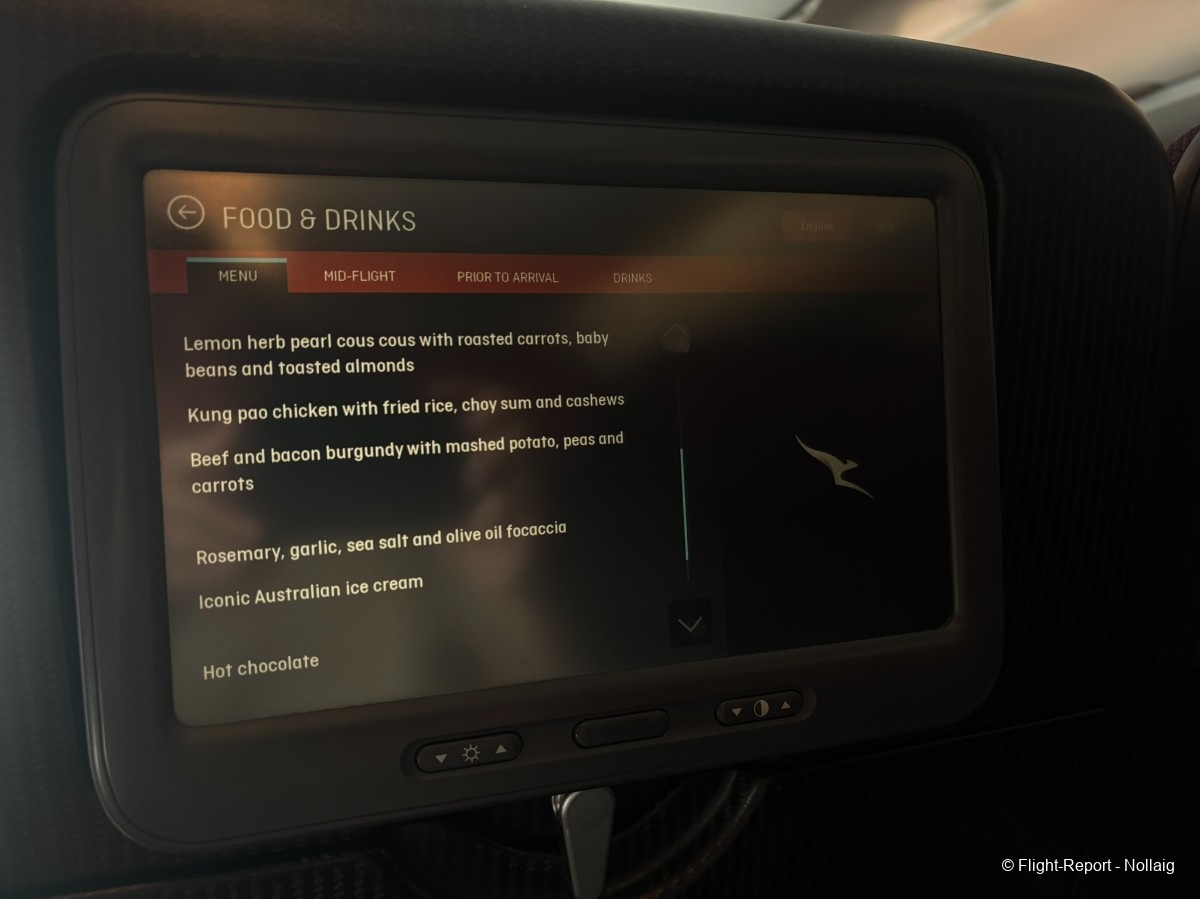Select the MENU tab
The height and width of the screenshot is (899, 1200).
tap(238, 276)
